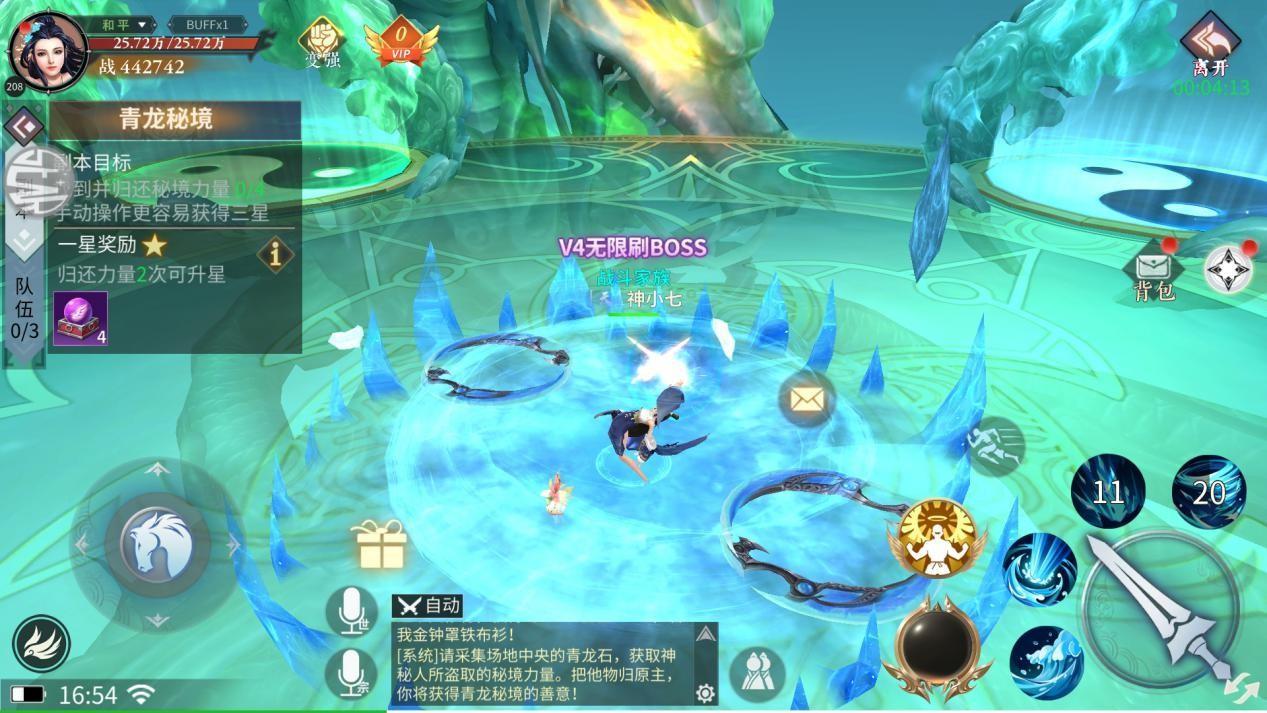Click the player portrait avatar
This screenshot has height=713, width=1267.
point(45,49)
